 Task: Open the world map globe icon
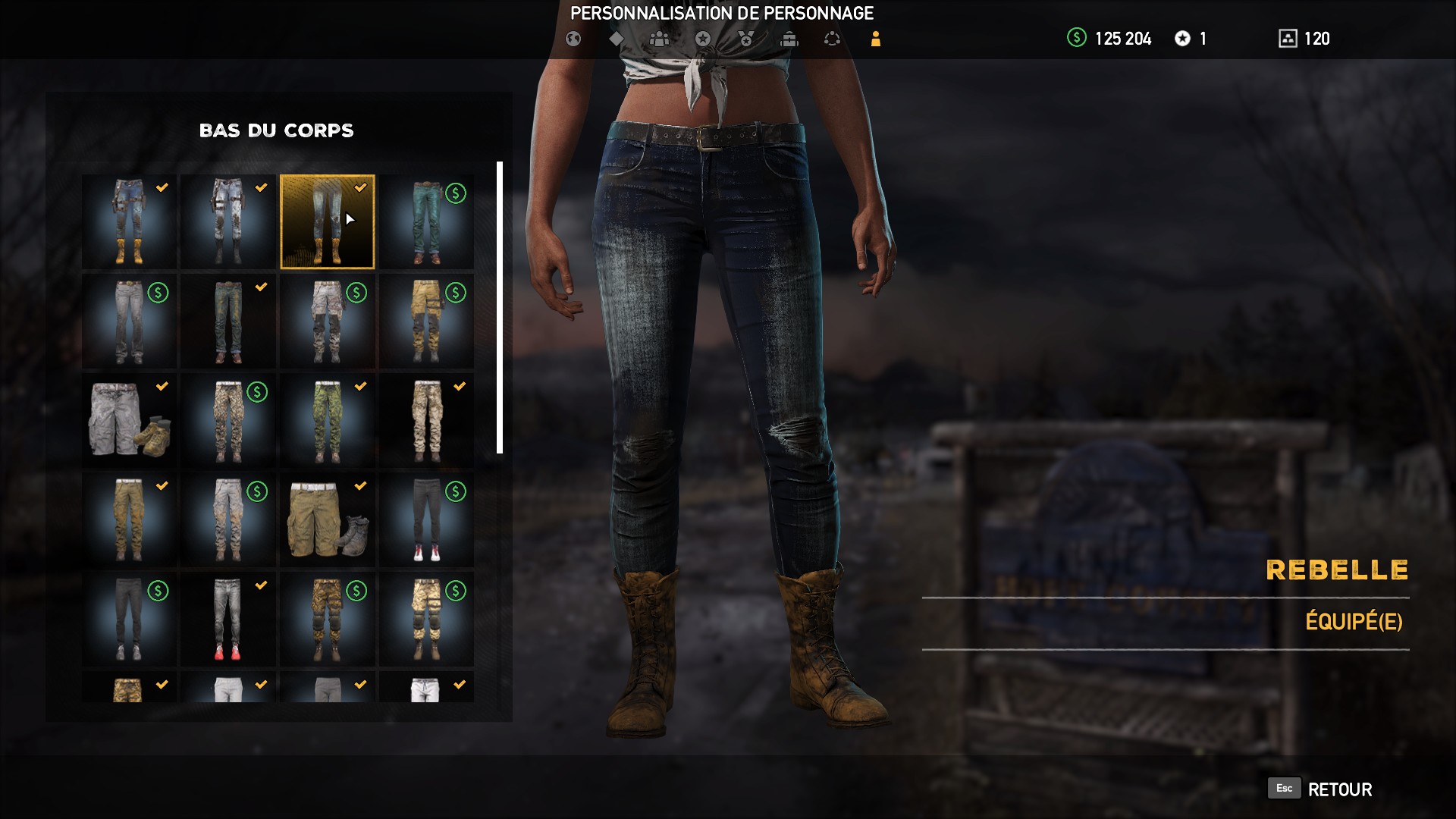click(x=573, y=38)
